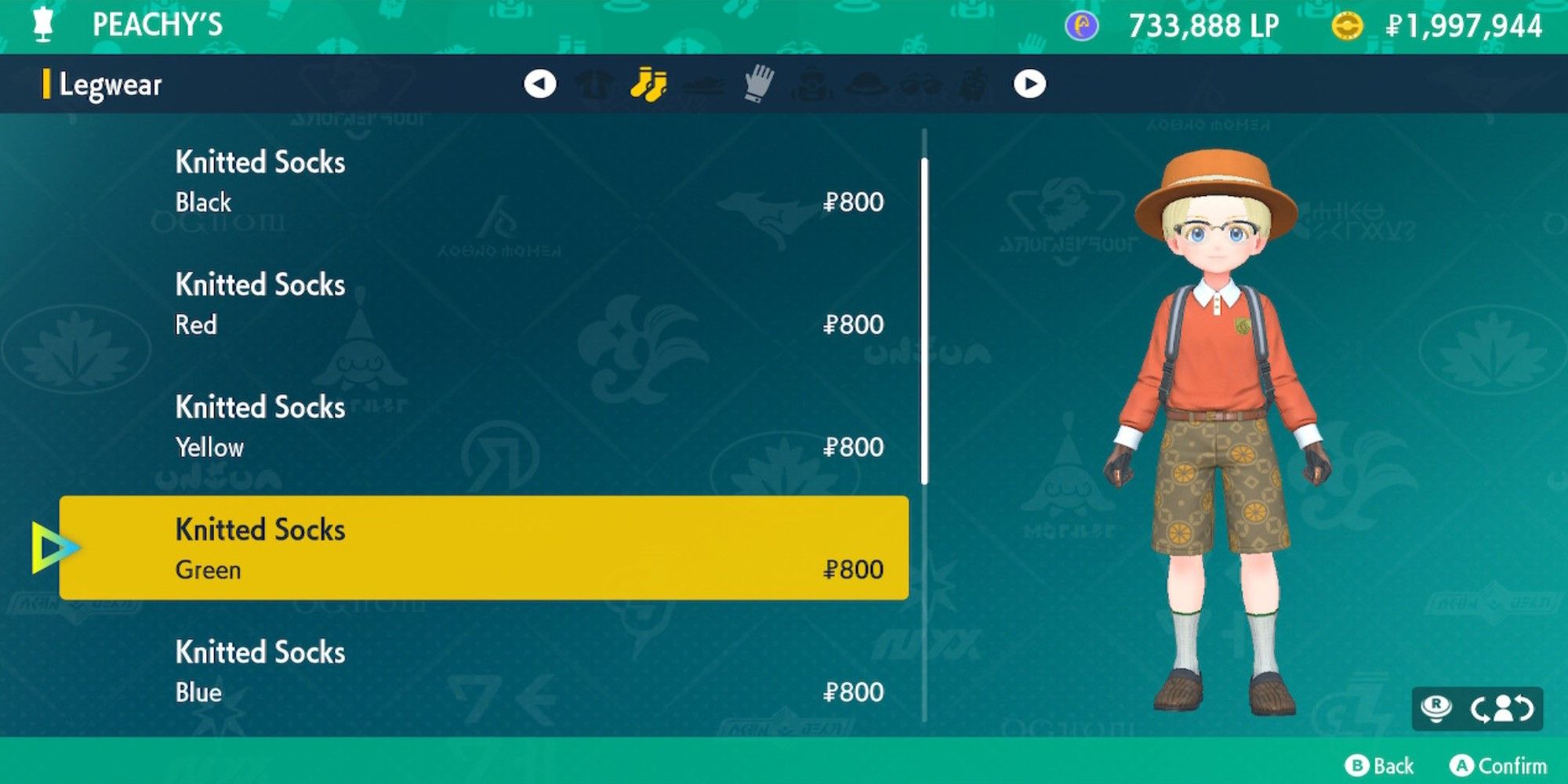The image size is (1568, 784).
Task: Click the right arrow to show more categories
Action: pos(1032,85)
